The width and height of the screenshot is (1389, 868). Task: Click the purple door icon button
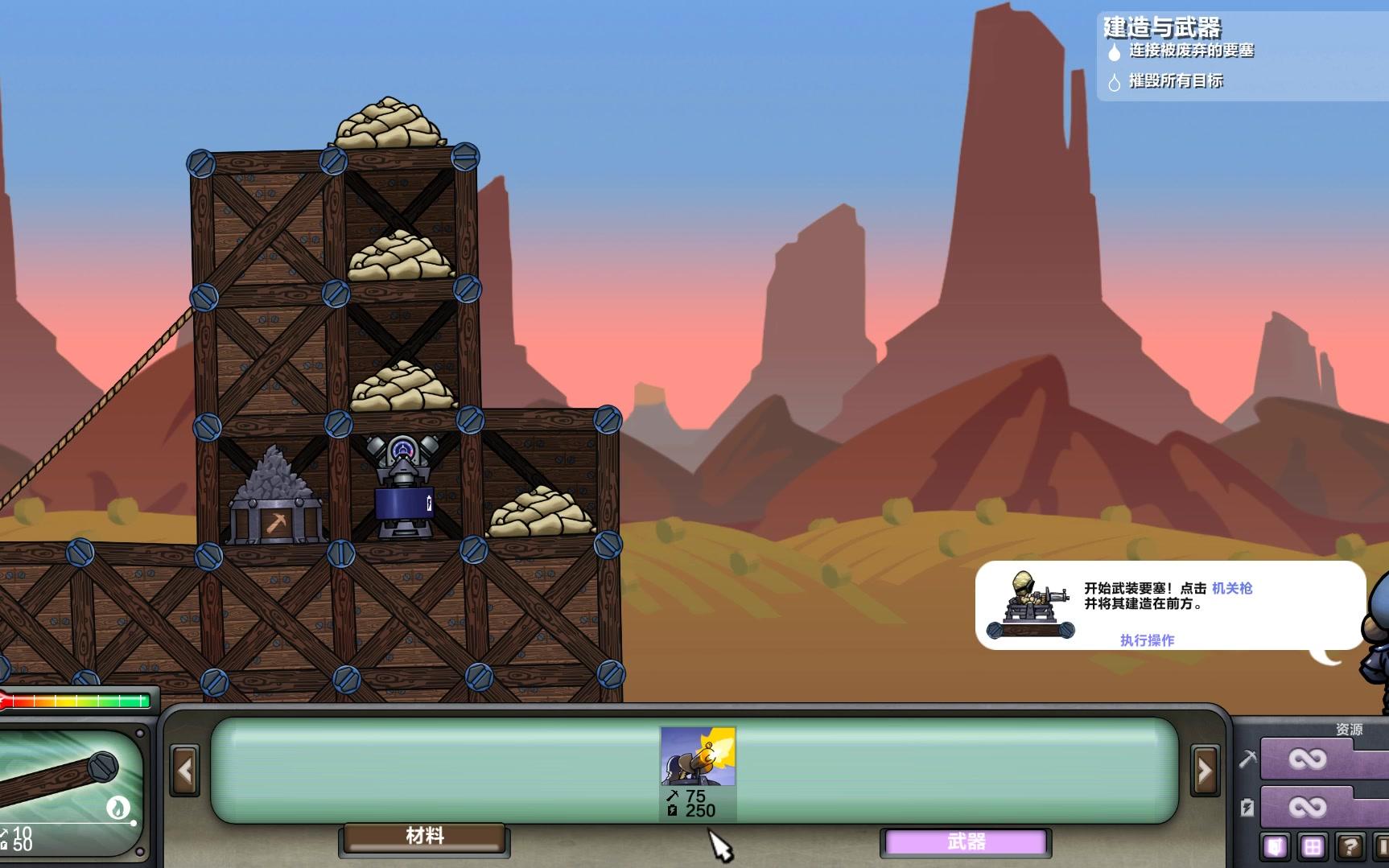[1276, 846]
